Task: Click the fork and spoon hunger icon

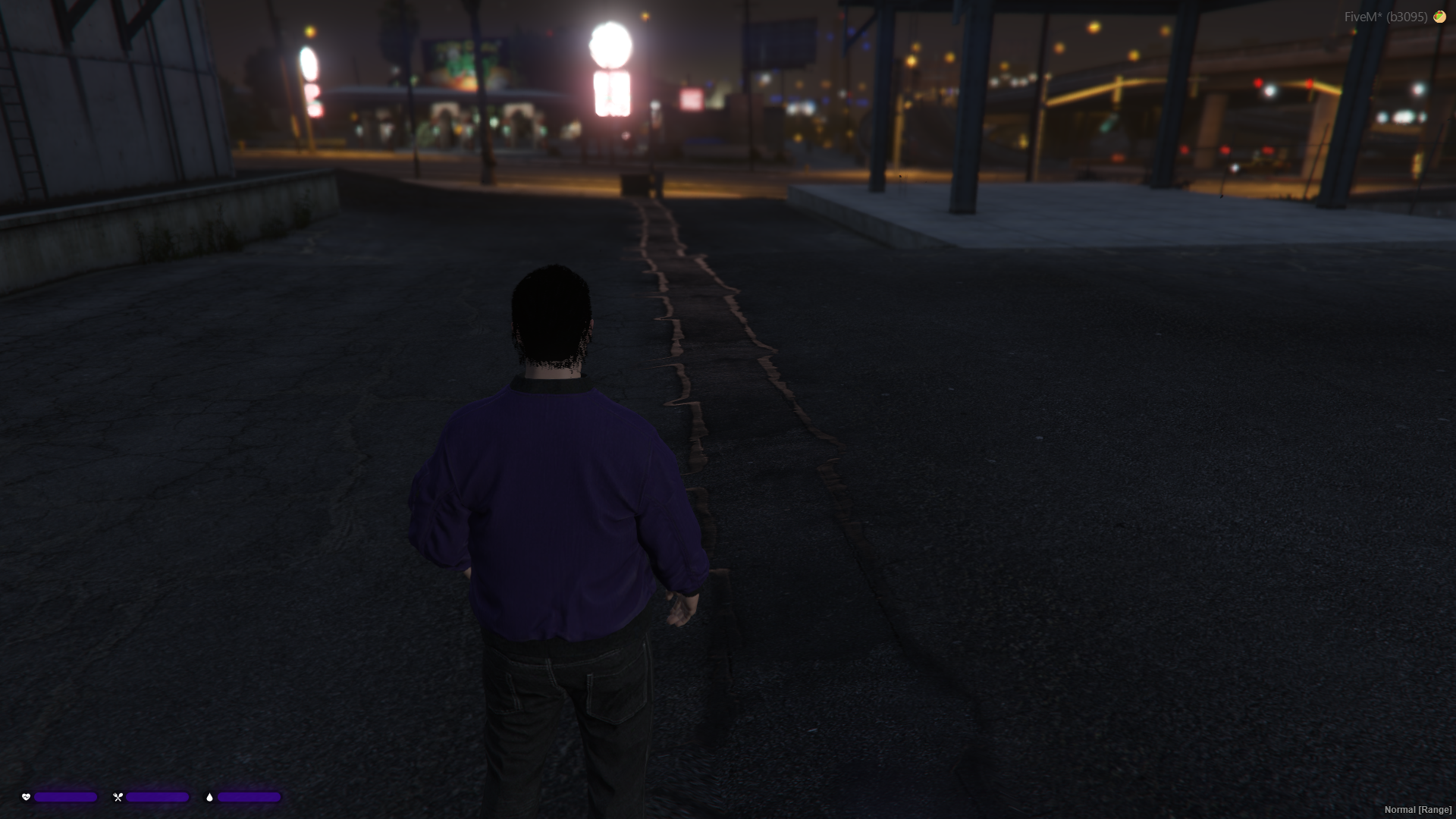Action: [x=118, y=797]
